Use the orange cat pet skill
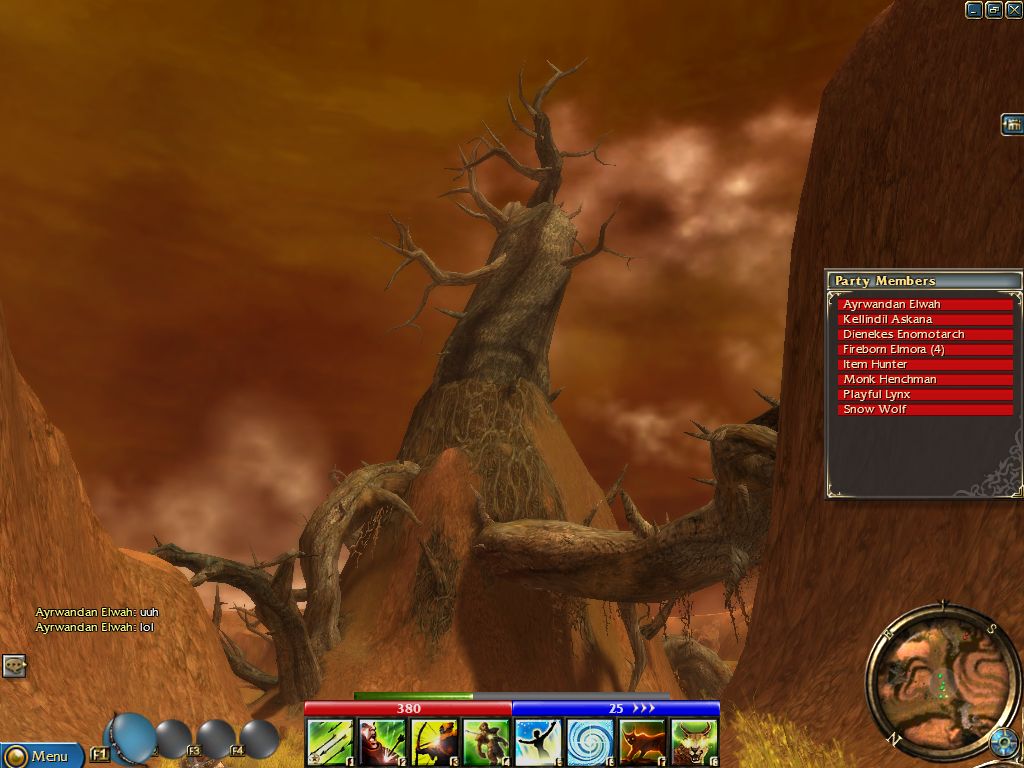The image size is (1024, 768). point(642,742)
